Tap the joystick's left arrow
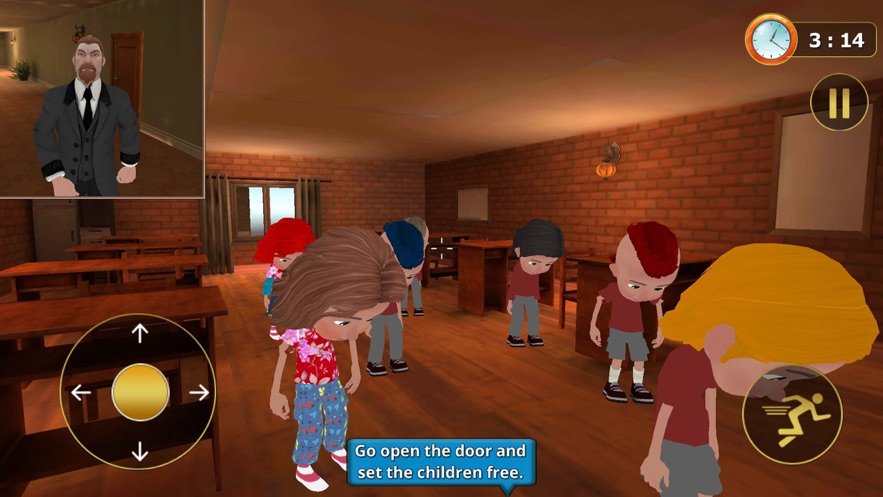 [81, 392]
